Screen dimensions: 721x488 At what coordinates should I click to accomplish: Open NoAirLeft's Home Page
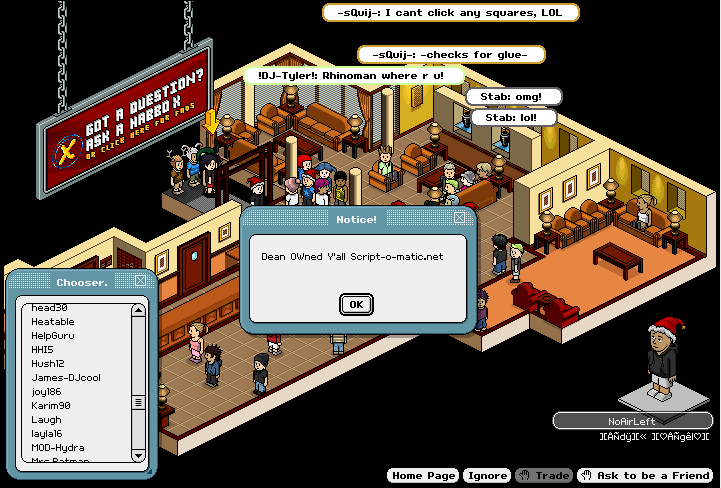(422, 476)
